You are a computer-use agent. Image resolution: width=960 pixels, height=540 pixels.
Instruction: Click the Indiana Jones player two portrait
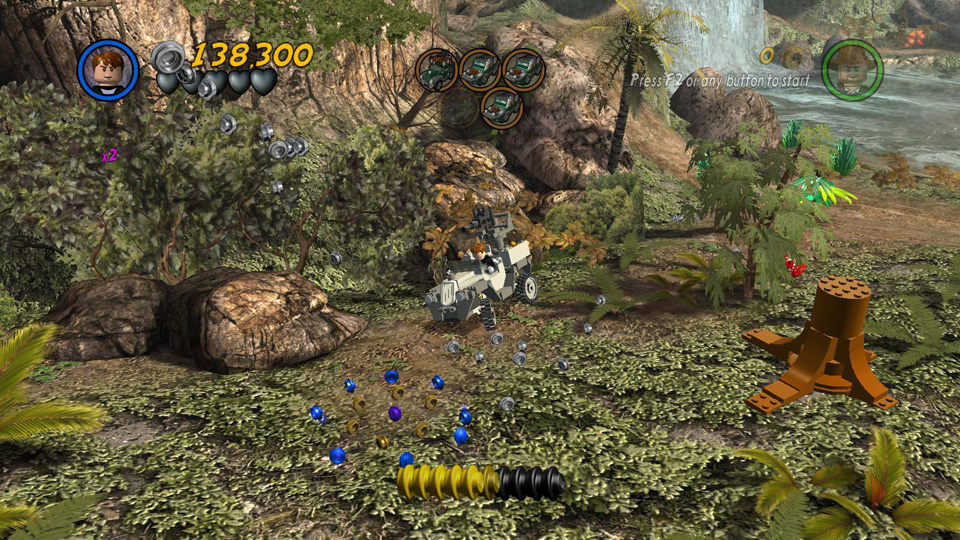pyautogui.click(x=852, y=70)
